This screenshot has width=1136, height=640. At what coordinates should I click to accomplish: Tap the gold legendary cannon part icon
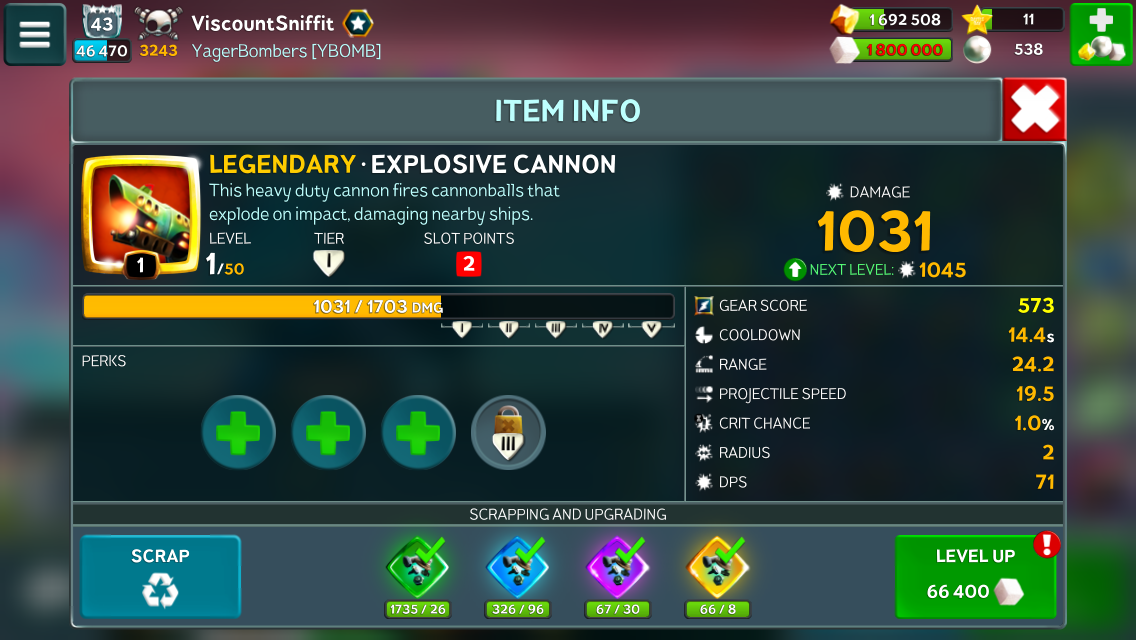tap(717, 568)
